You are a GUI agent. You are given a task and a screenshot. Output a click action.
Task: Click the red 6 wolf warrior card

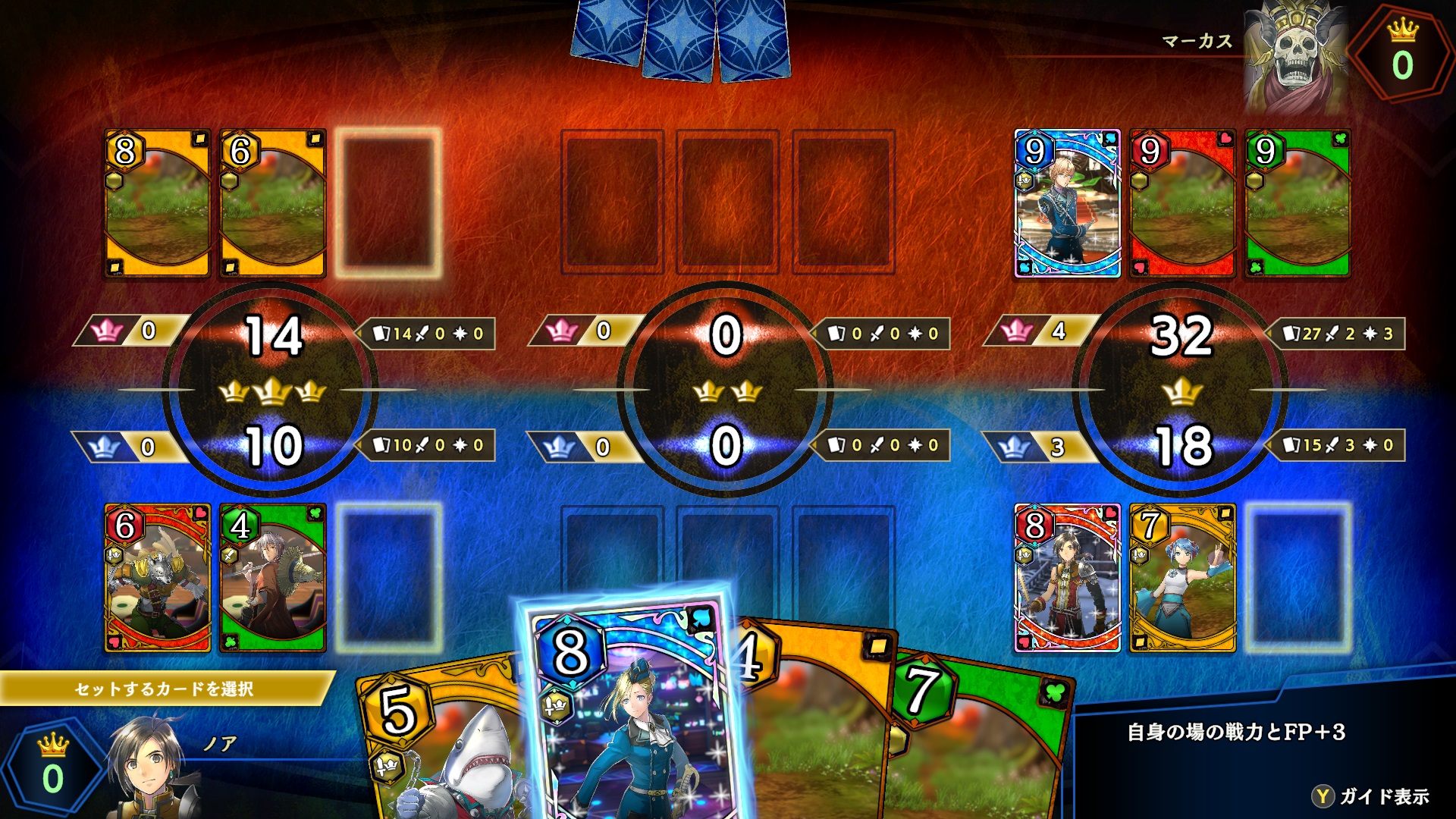(x=158, y=578)
